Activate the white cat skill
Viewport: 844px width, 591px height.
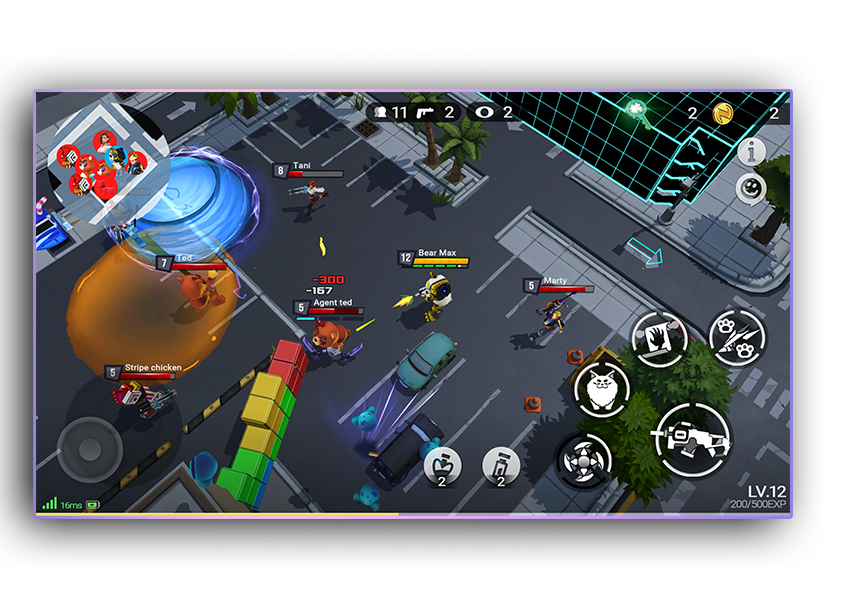pyautogui.click(x=602, y=391)
